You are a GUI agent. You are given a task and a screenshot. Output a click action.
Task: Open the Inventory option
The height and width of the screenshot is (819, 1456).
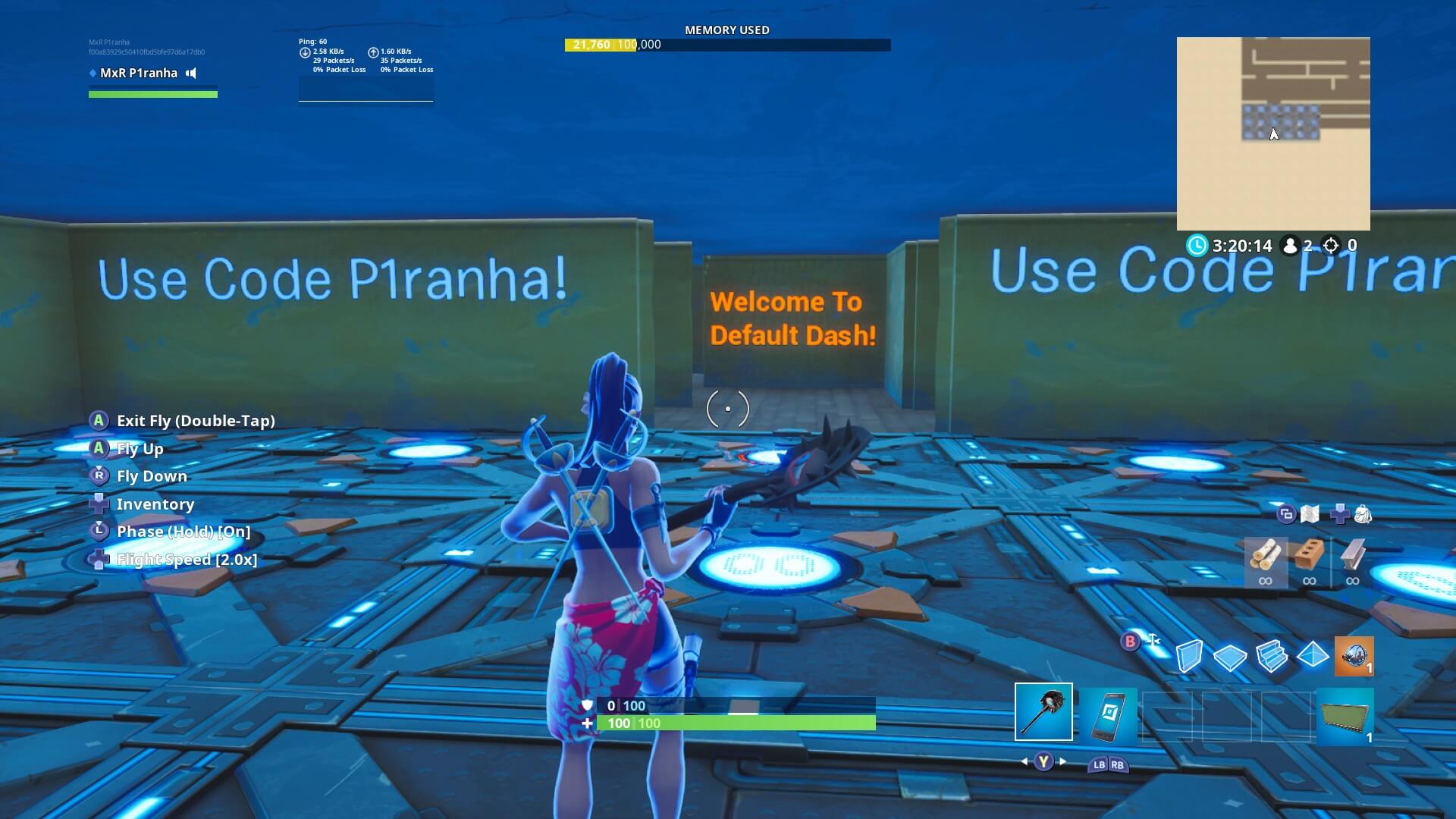[x=155, y=504]
